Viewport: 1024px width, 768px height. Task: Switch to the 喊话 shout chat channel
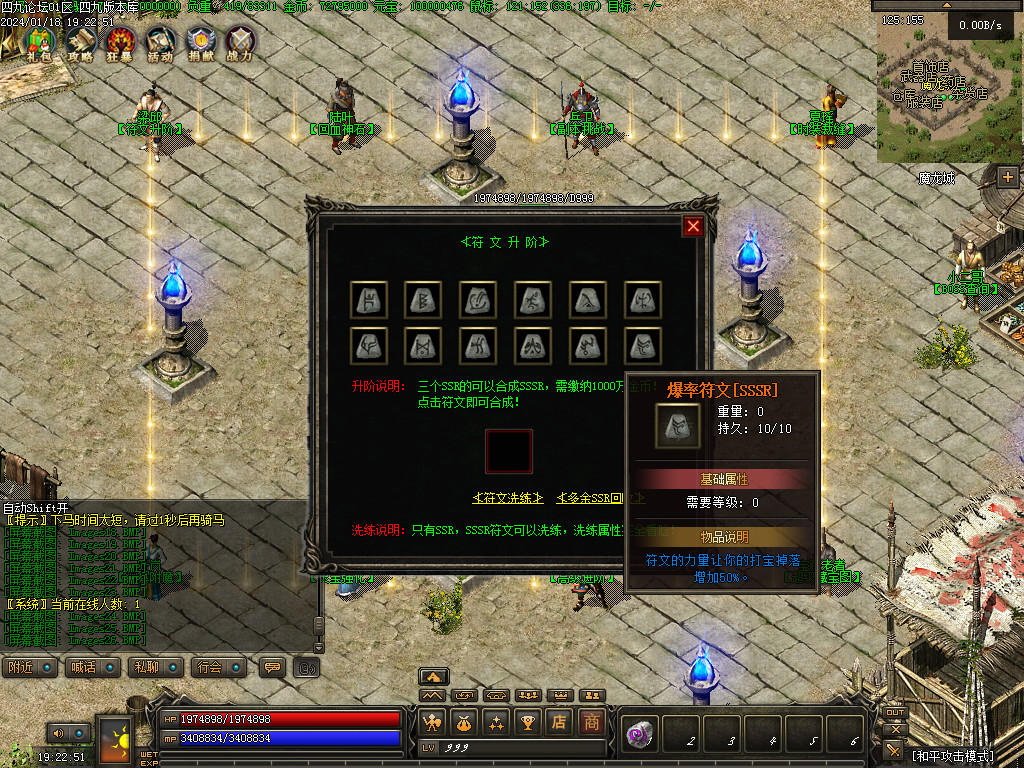point(94,667)
